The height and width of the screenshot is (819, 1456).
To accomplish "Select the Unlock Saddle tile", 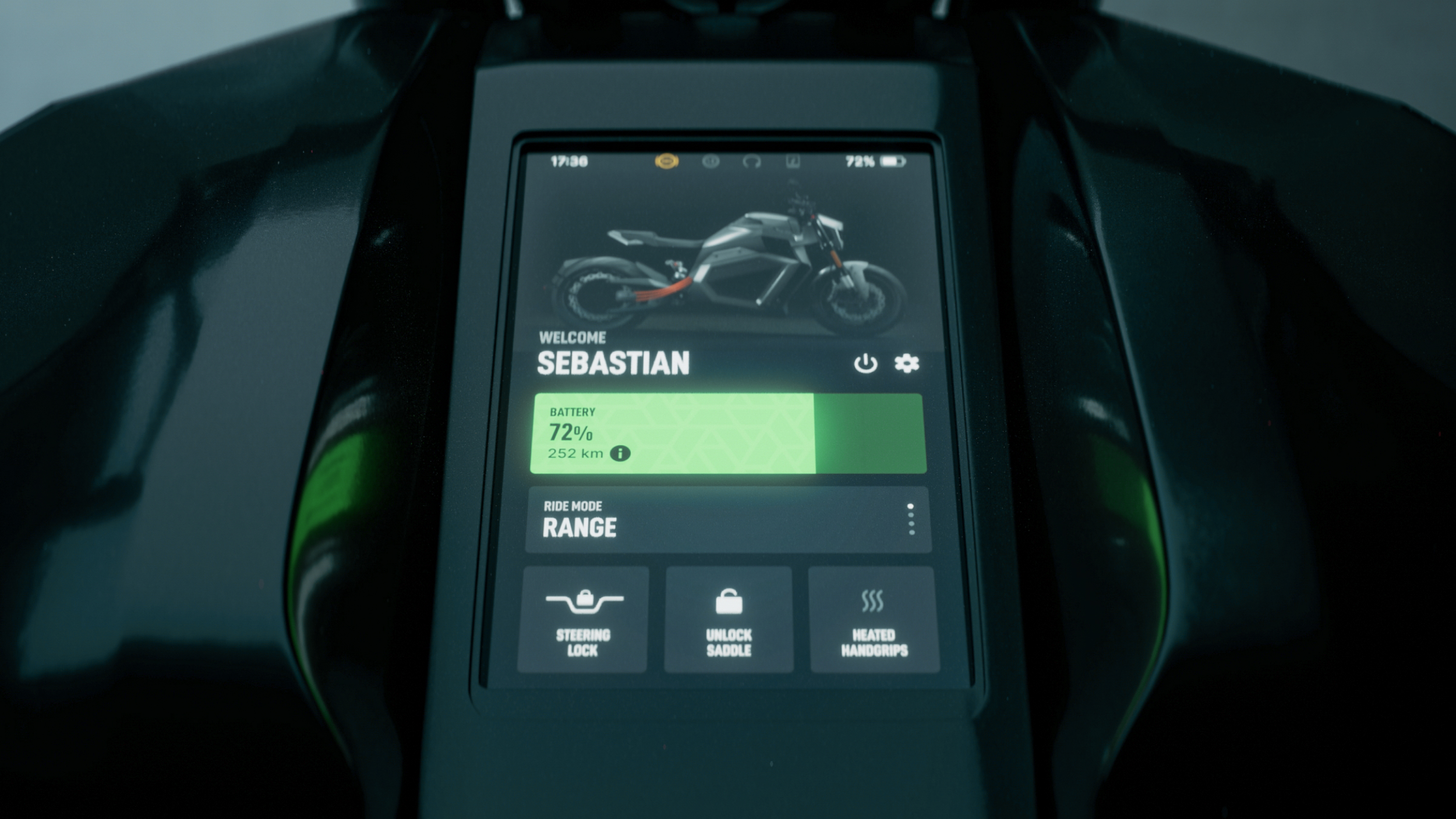I will (x=729, y=620).
